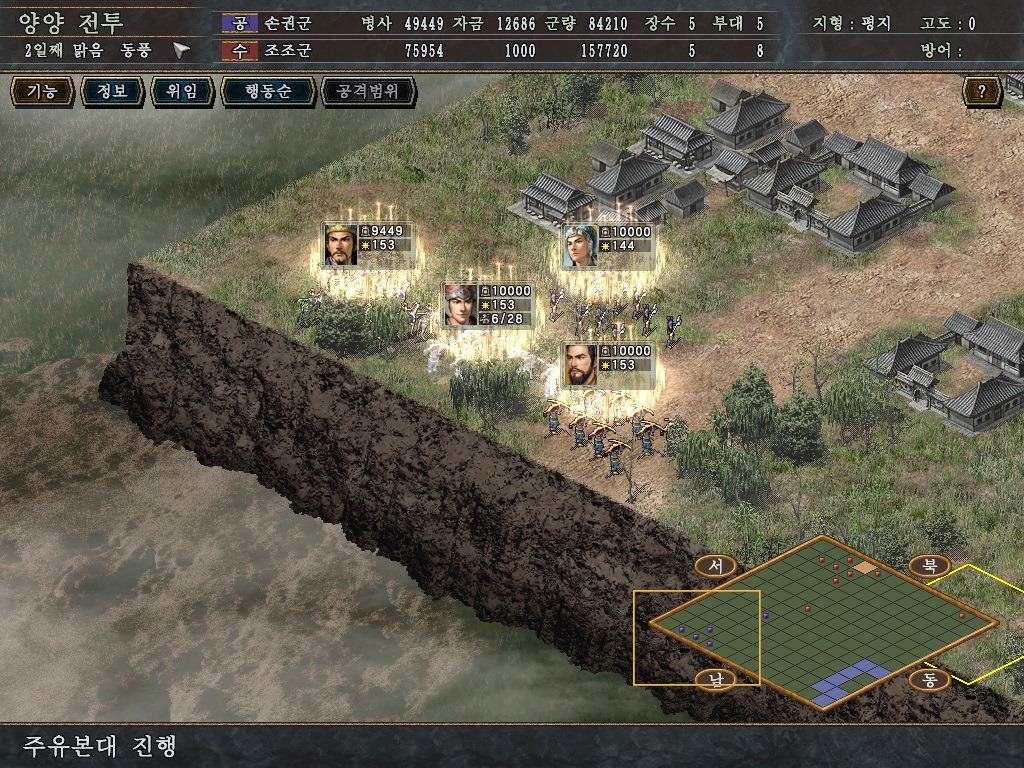Toggle the 공격범위 attack range display
Screen dimensions: 1024x768
[x=367, y=92]
